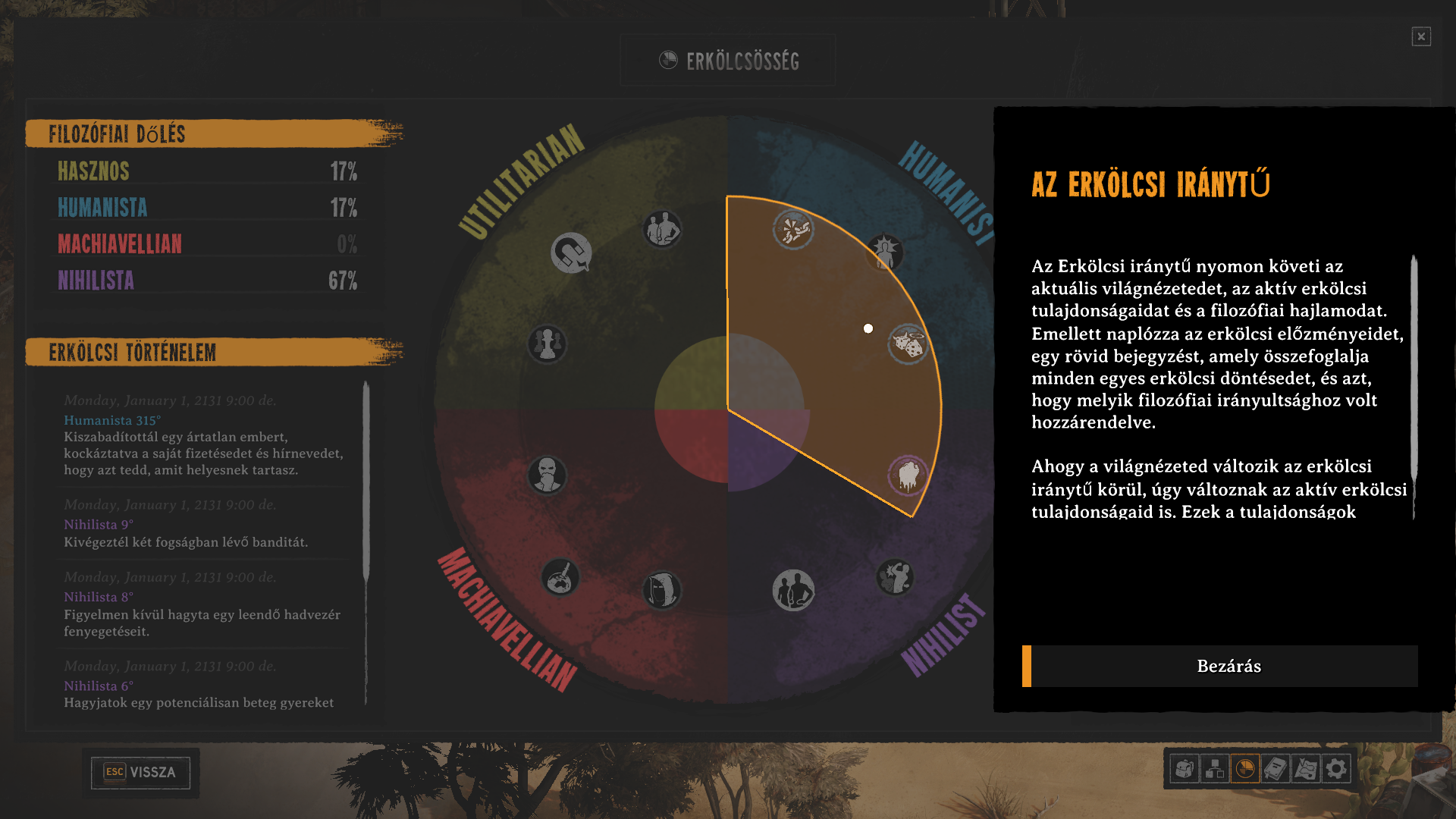Select the chess pawn trait icon
This screenshot has width=1456, height=819.
click(x=547, y=344)
